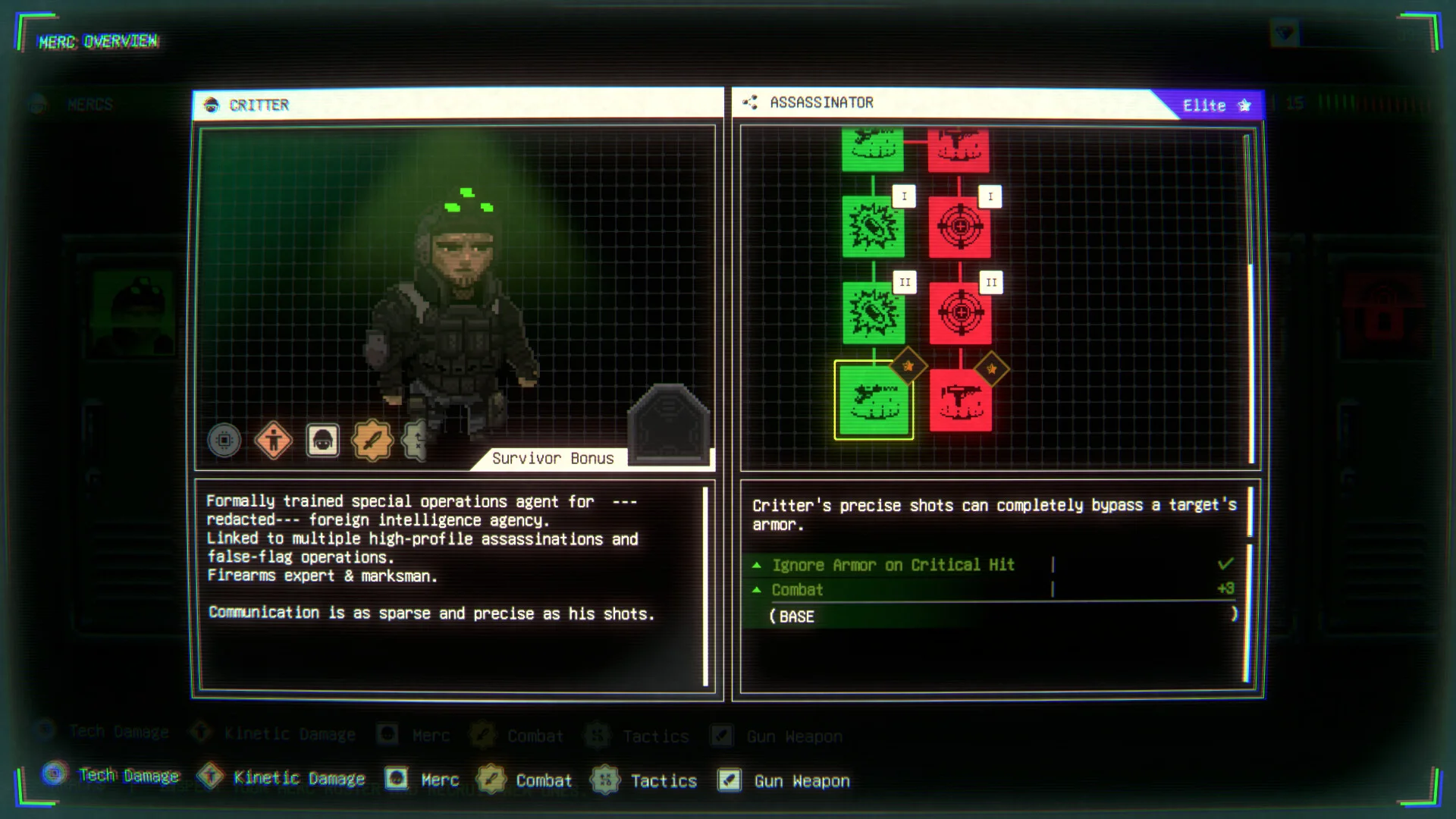Click the Tech Damage chip icon under portrait
1456x819 pixels.
coord(224,440)
